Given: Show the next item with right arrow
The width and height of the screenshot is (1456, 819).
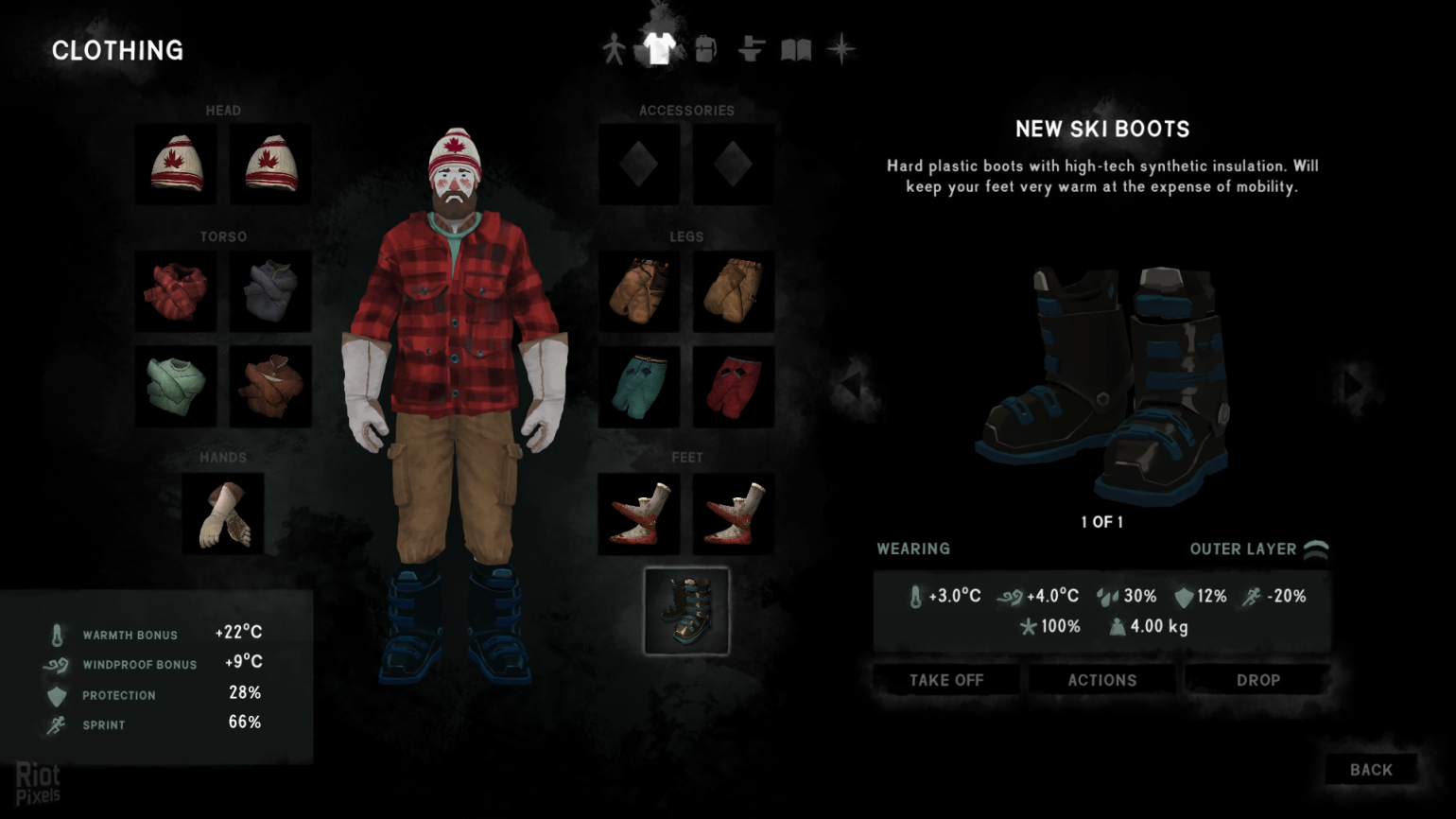Looking at the screenshot, I should point(1353,385).
